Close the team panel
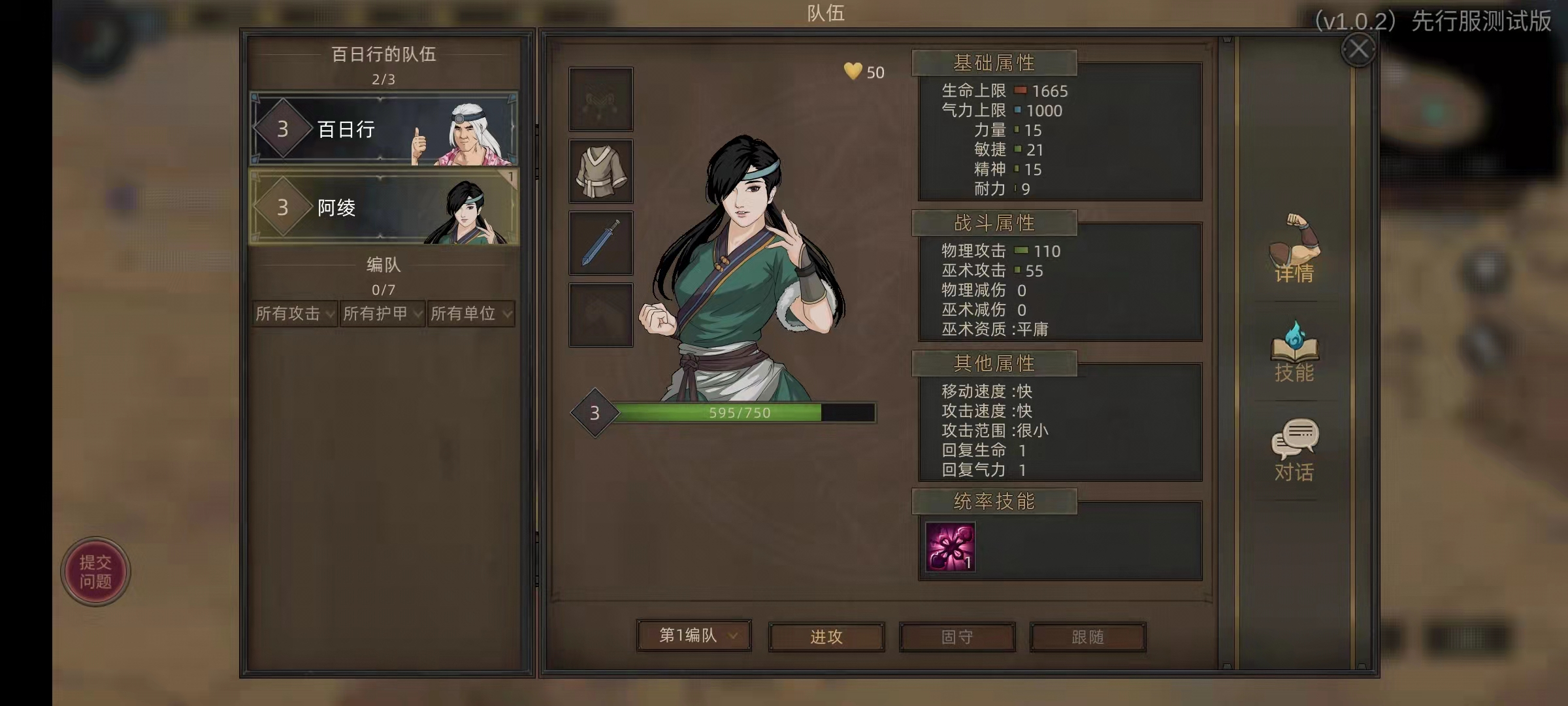Image resolution: width=1568 pixels, height=706 pixels. coord(1358,49)
